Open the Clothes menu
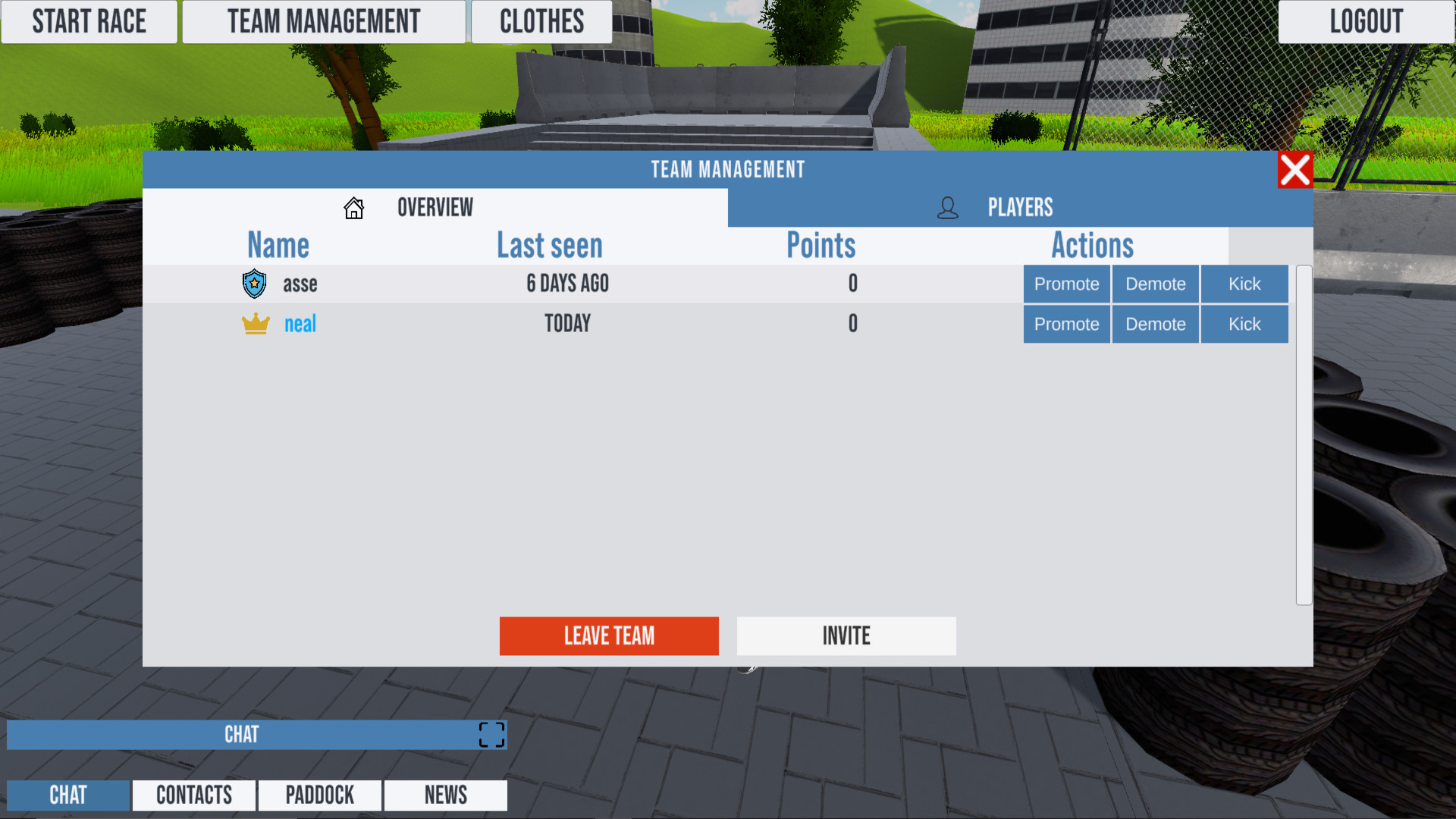The image size is (1456, 819). (541, 21)
